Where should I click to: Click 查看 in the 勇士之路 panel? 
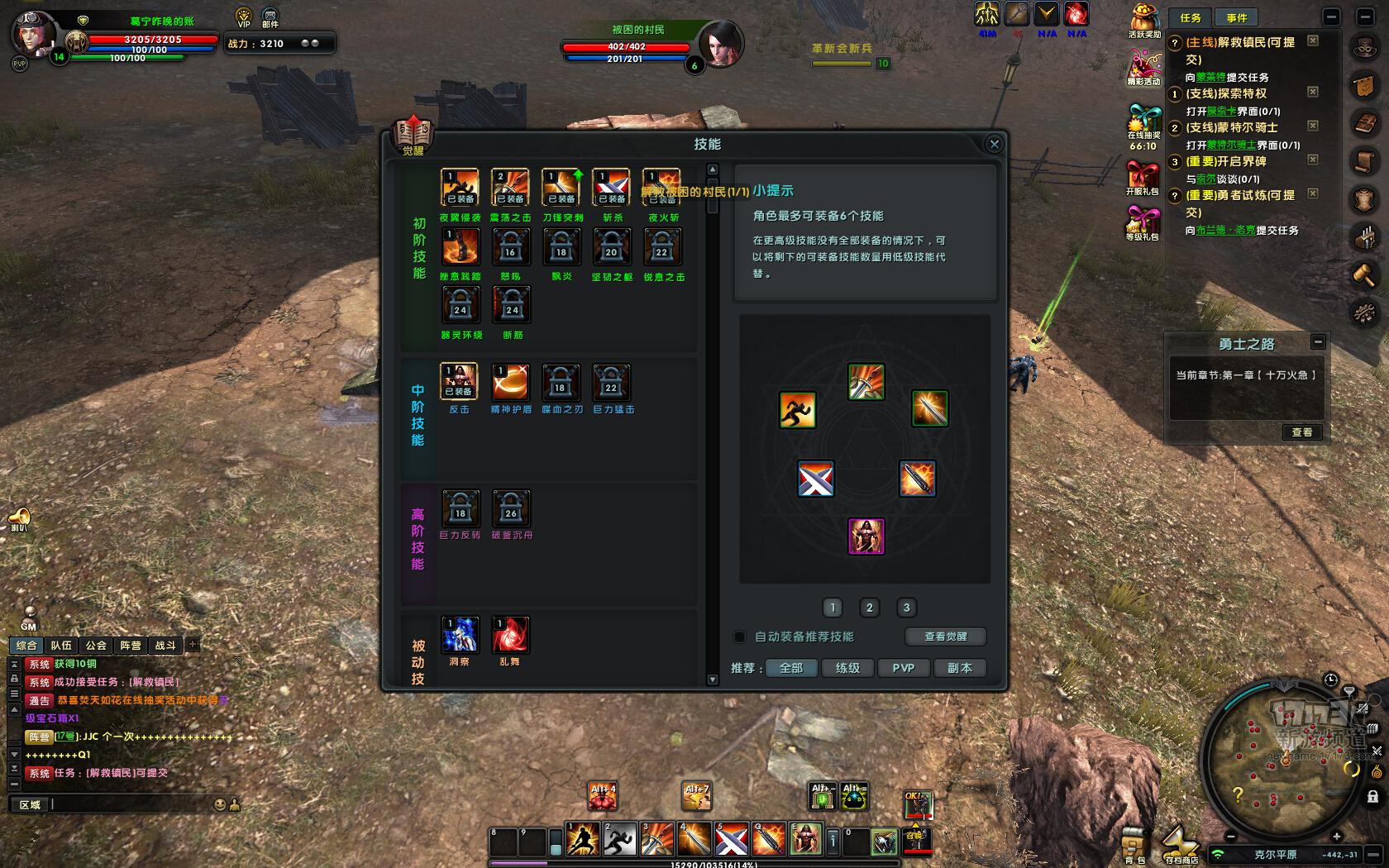(x=1301, y=432)
